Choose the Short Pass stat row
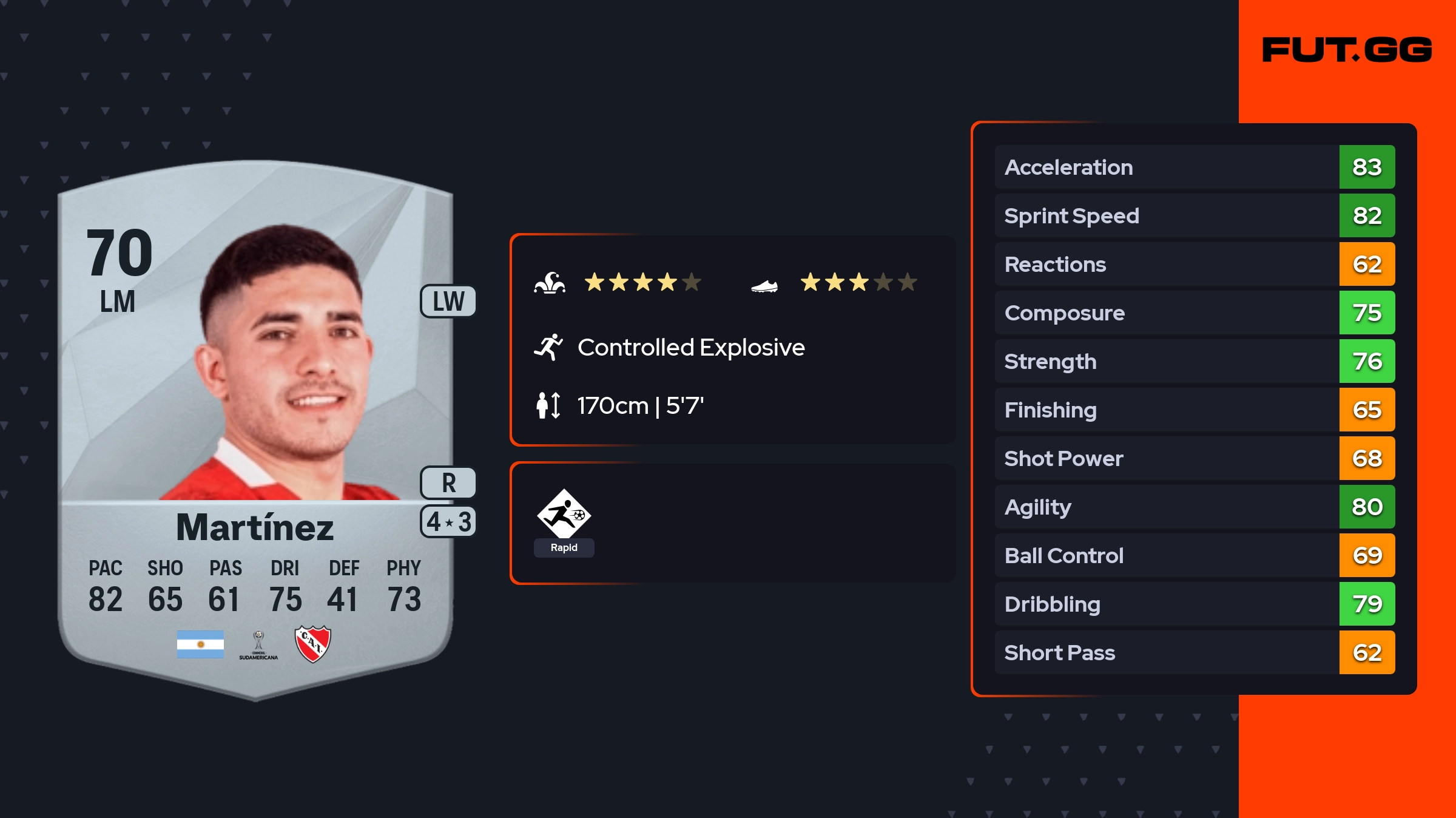The width and height of the screenshot is (1456, 818). coord(1194,652)
